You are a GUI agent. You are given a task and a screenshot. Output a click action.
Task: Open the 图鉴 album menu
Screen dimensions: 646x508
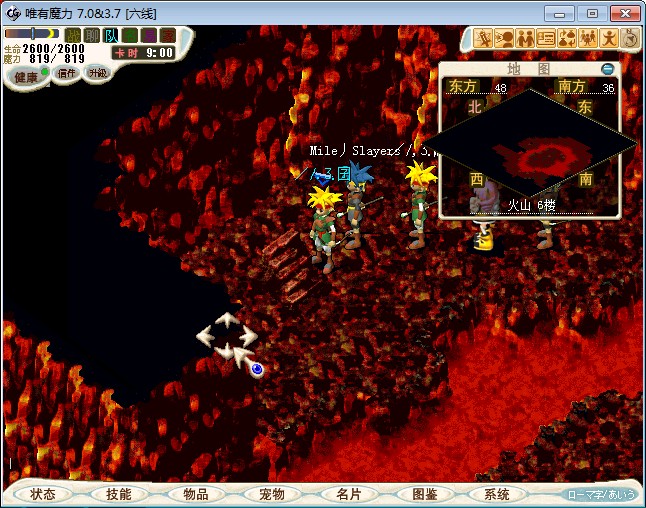(425, 494)
